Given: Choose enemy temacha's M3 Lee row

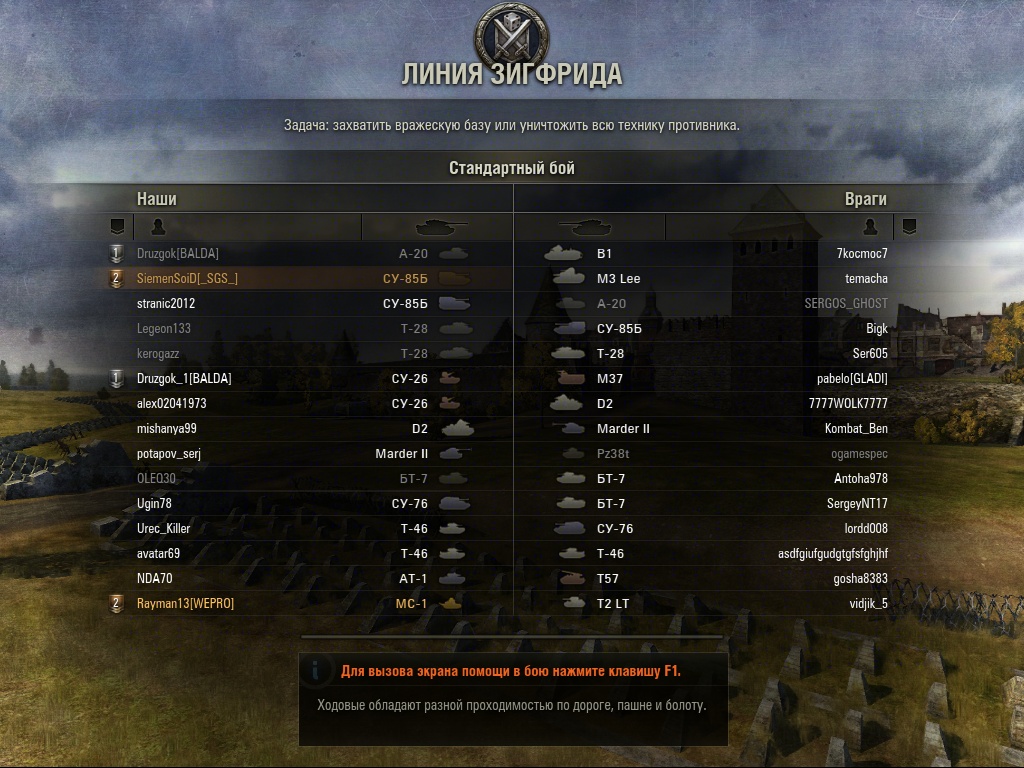Looking at the screenshot, I should [866, 279].
